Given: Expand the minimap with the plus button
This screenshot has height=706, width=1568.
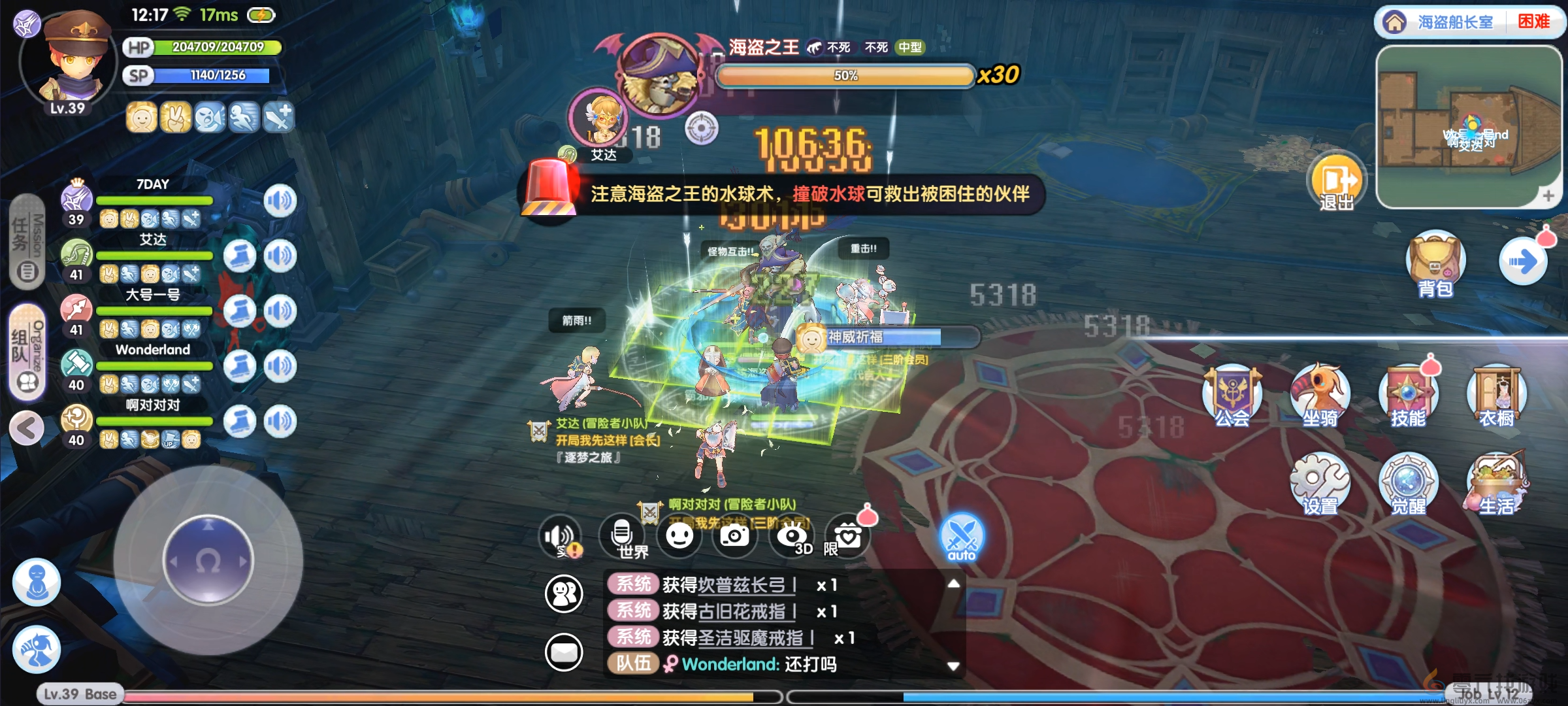Looking at the screenshot, I should [x=1548, y=195].
